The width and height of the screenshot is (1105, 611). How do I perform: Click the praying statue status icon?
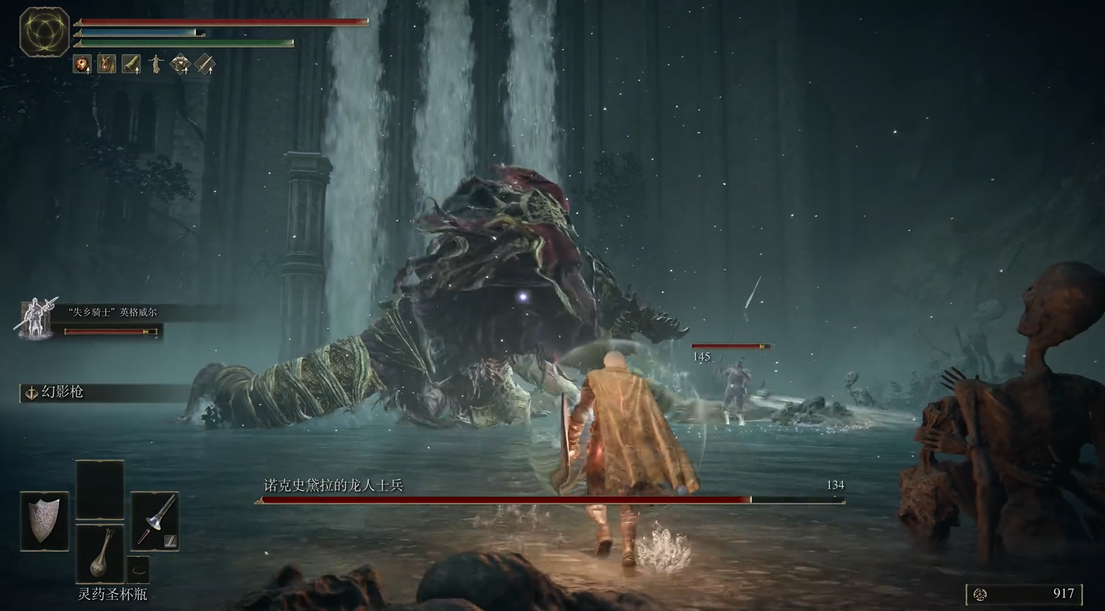[156, 64]
